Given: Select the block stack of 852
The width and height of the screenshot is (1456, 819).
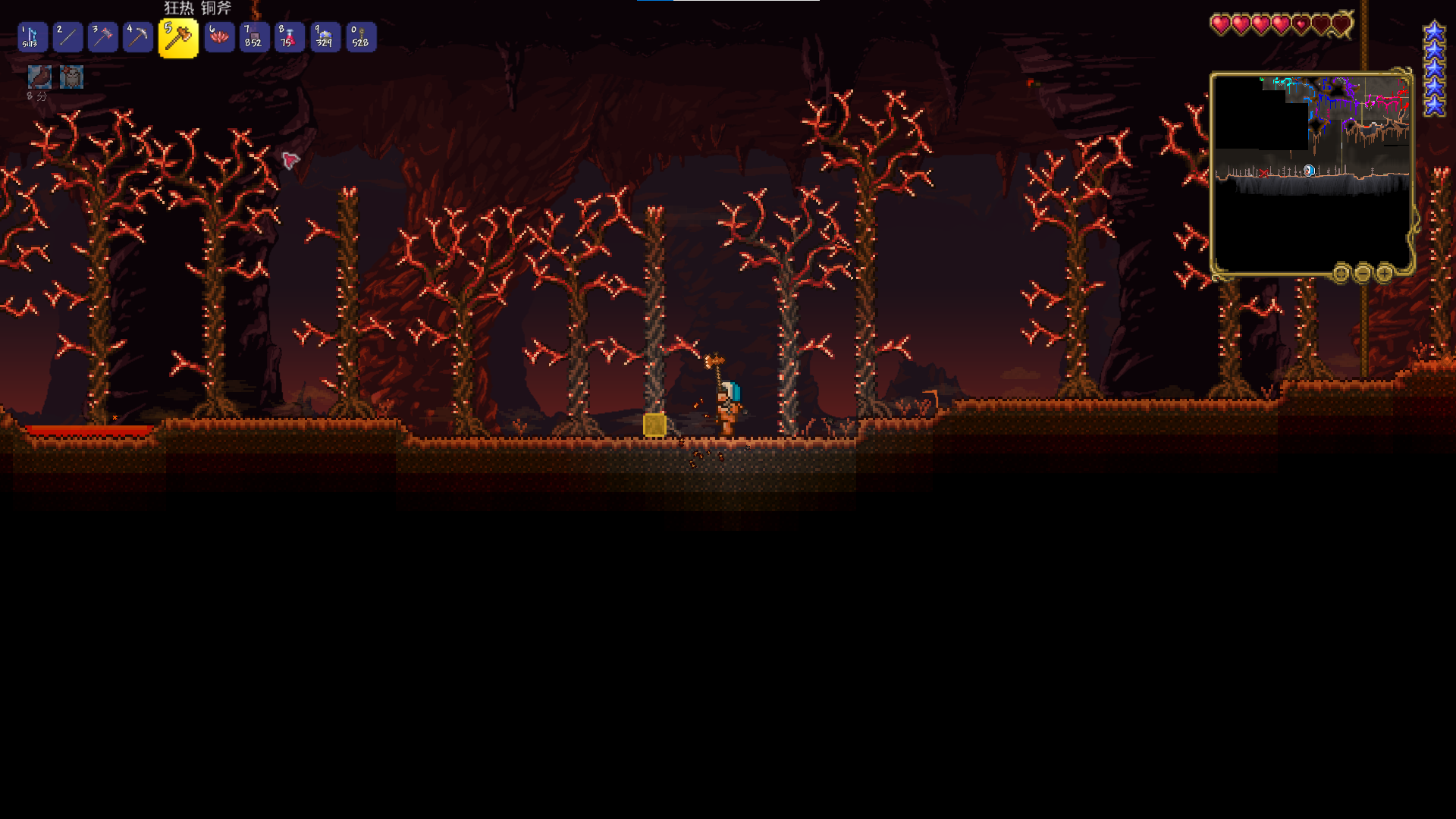Looking at the screenshot, I should 254,37.
